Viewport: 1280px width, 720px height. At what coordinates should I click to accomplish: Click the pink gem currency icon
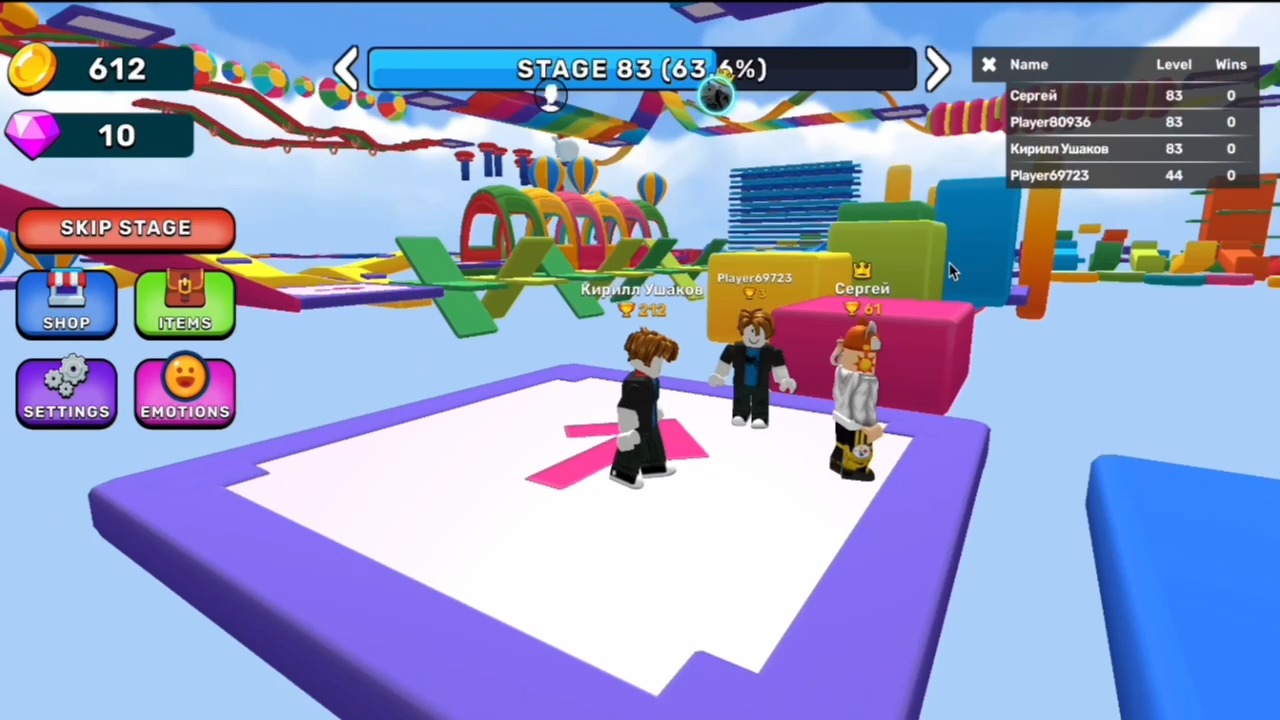click(32, 137)
